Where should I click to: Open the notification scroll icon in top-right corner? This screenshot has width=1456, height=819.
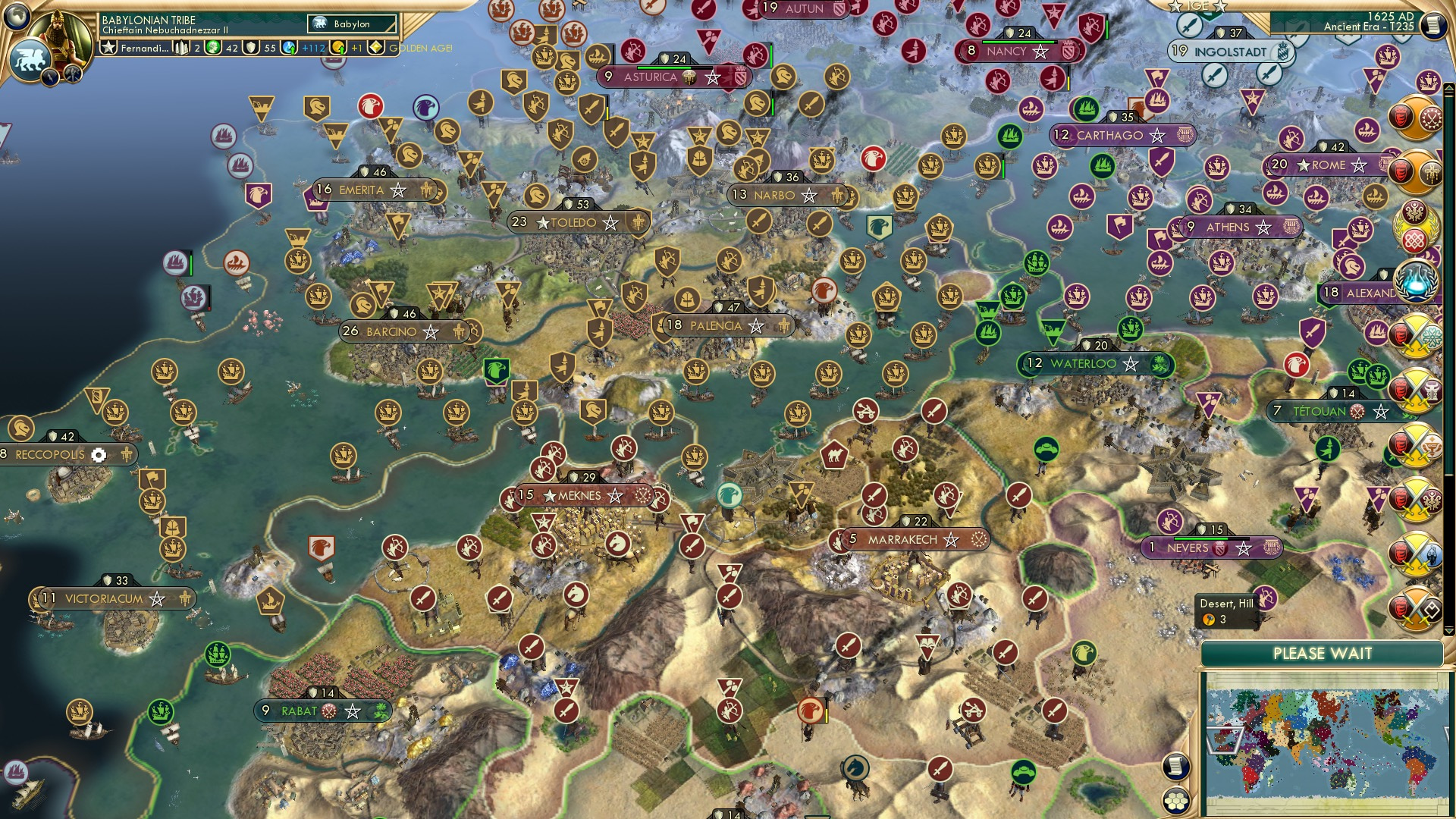[1433, 24]
